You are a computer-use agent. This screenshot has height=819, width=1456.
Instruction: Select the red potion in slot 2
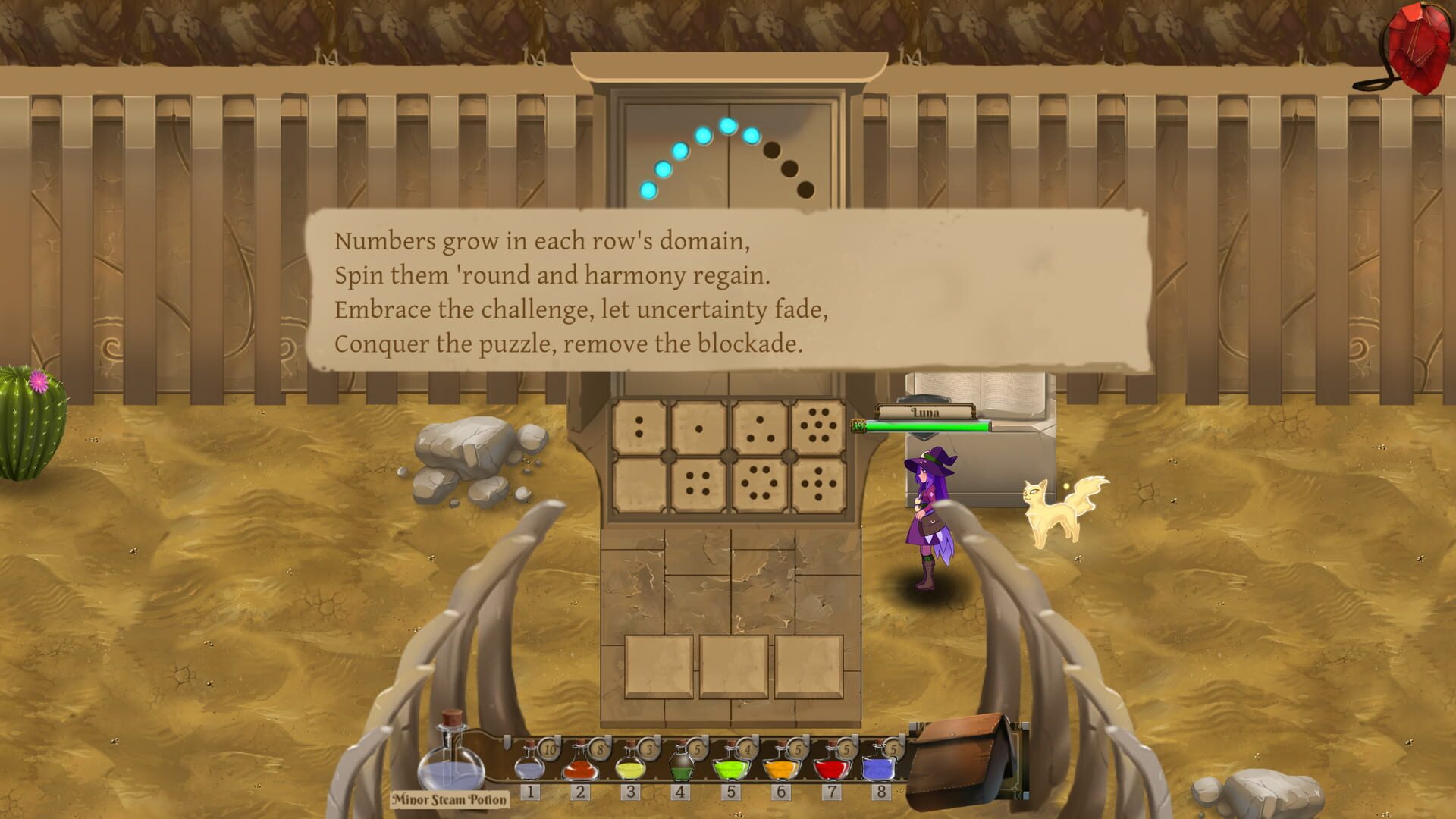tap(581, 770)
